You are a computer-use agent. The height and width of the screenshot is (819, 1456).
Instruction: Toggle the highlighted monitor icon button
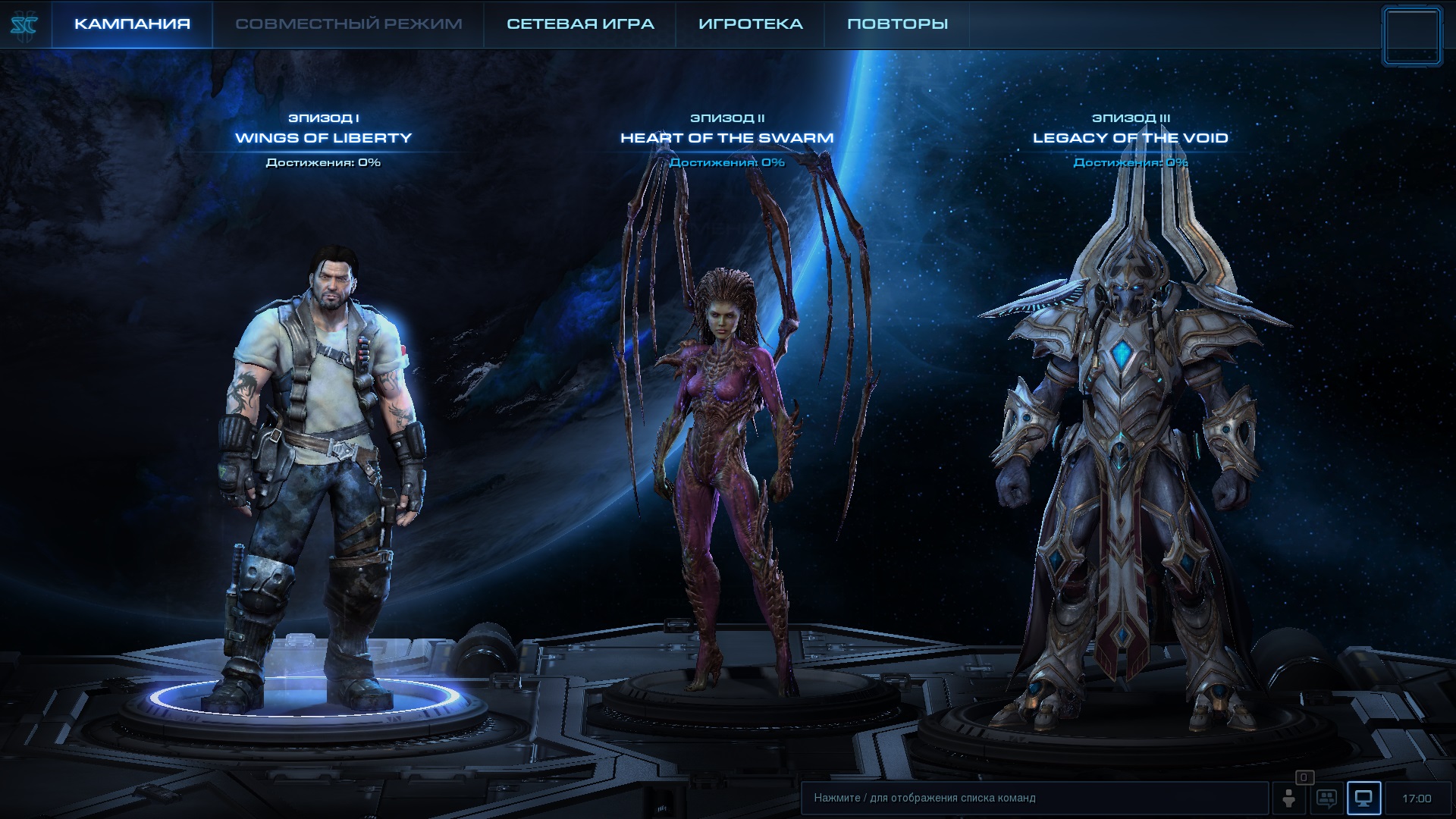pos(1363,799)
